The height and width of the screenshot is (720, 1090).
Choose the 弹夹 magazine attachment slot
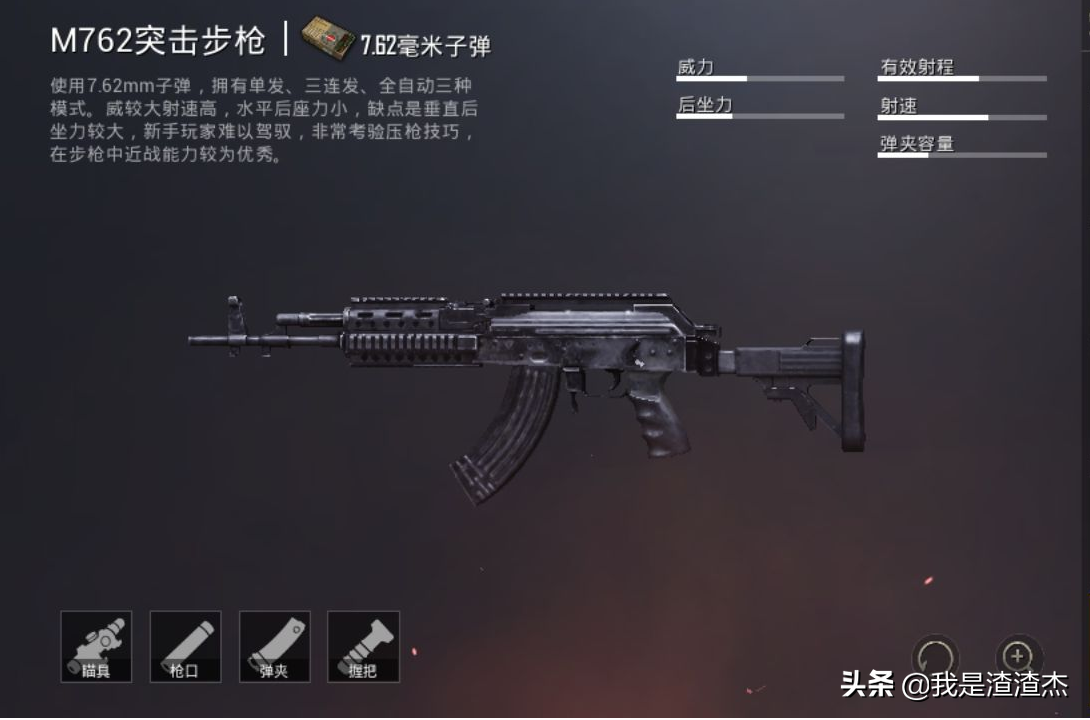coord(274,646)
